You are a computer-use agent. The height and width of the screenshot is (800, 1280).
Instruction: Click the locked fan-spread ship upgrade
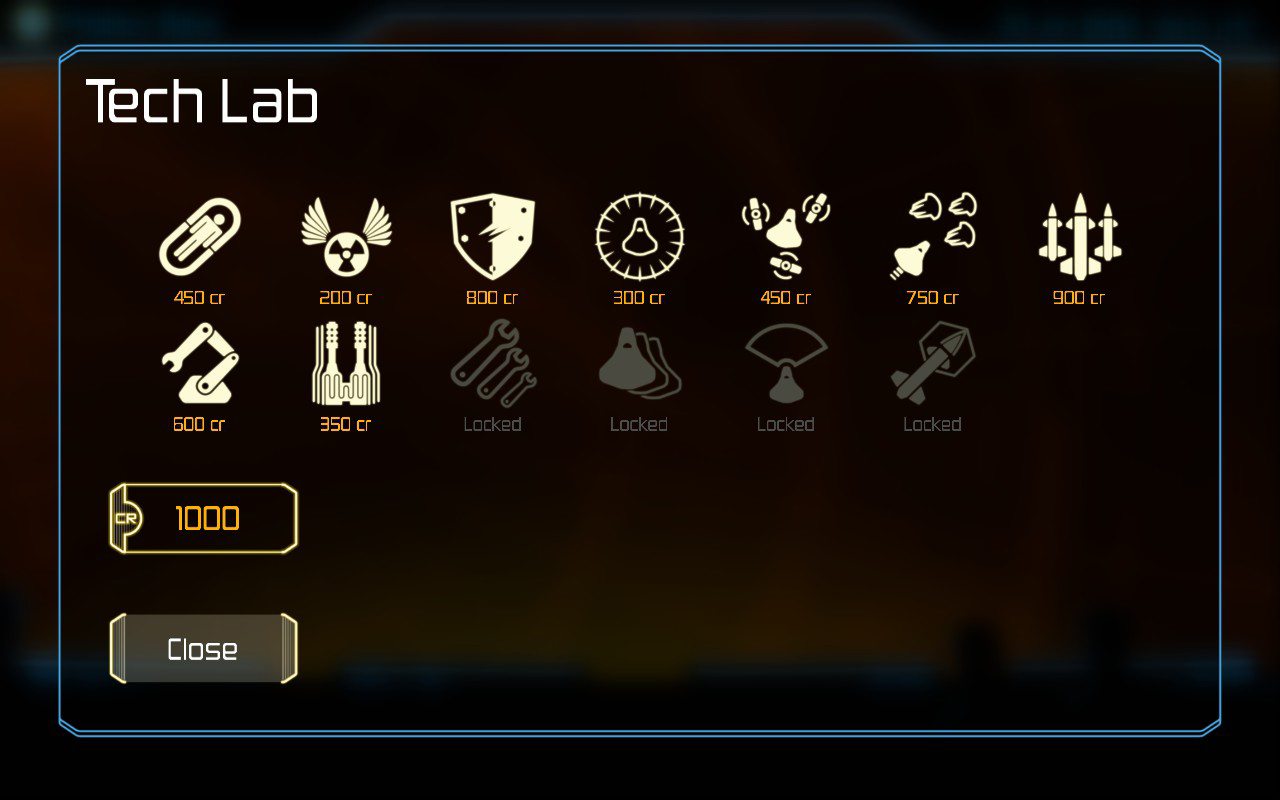click(786, 364)
